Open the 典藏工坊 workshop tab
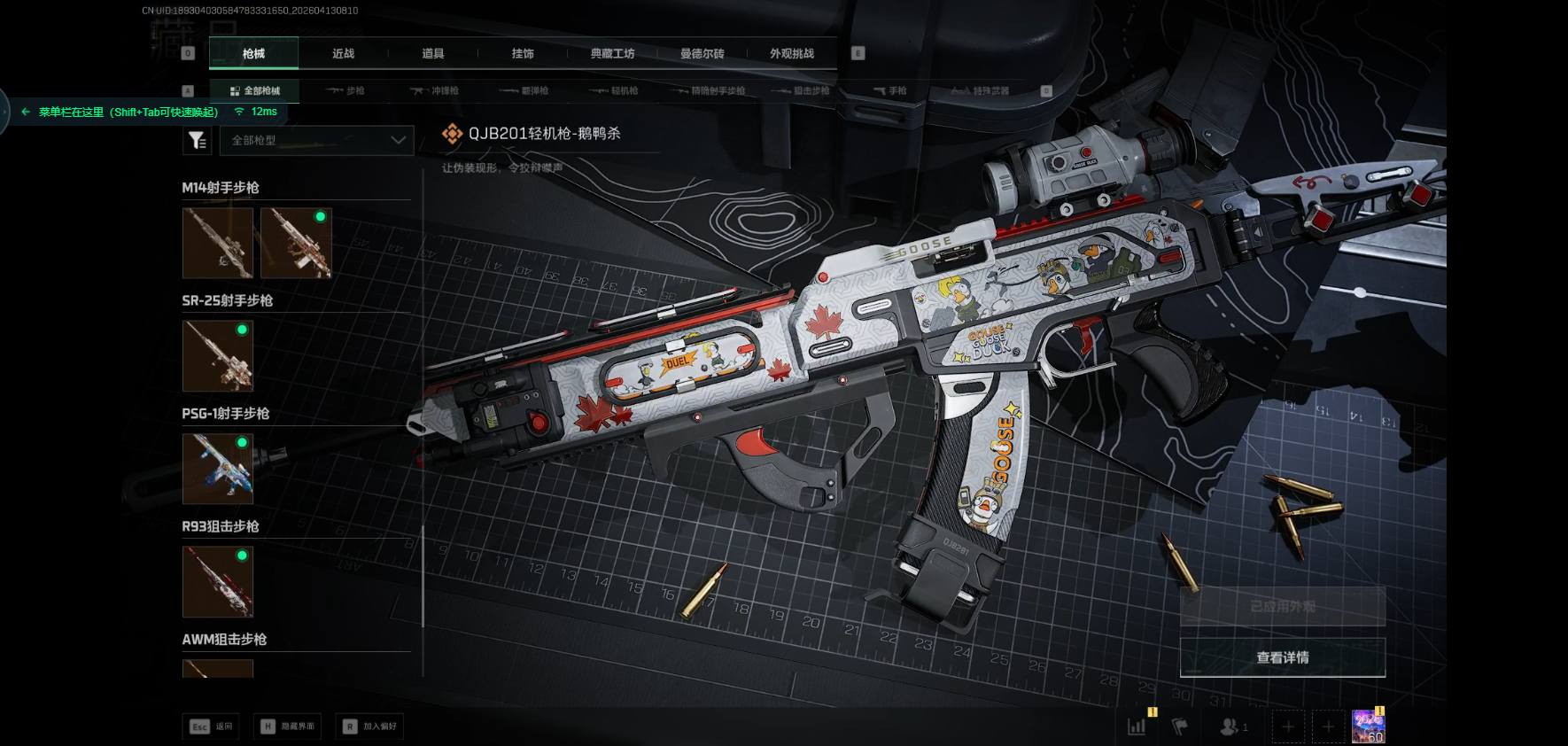The image size is (1568, 746). [x=612, y=54]
